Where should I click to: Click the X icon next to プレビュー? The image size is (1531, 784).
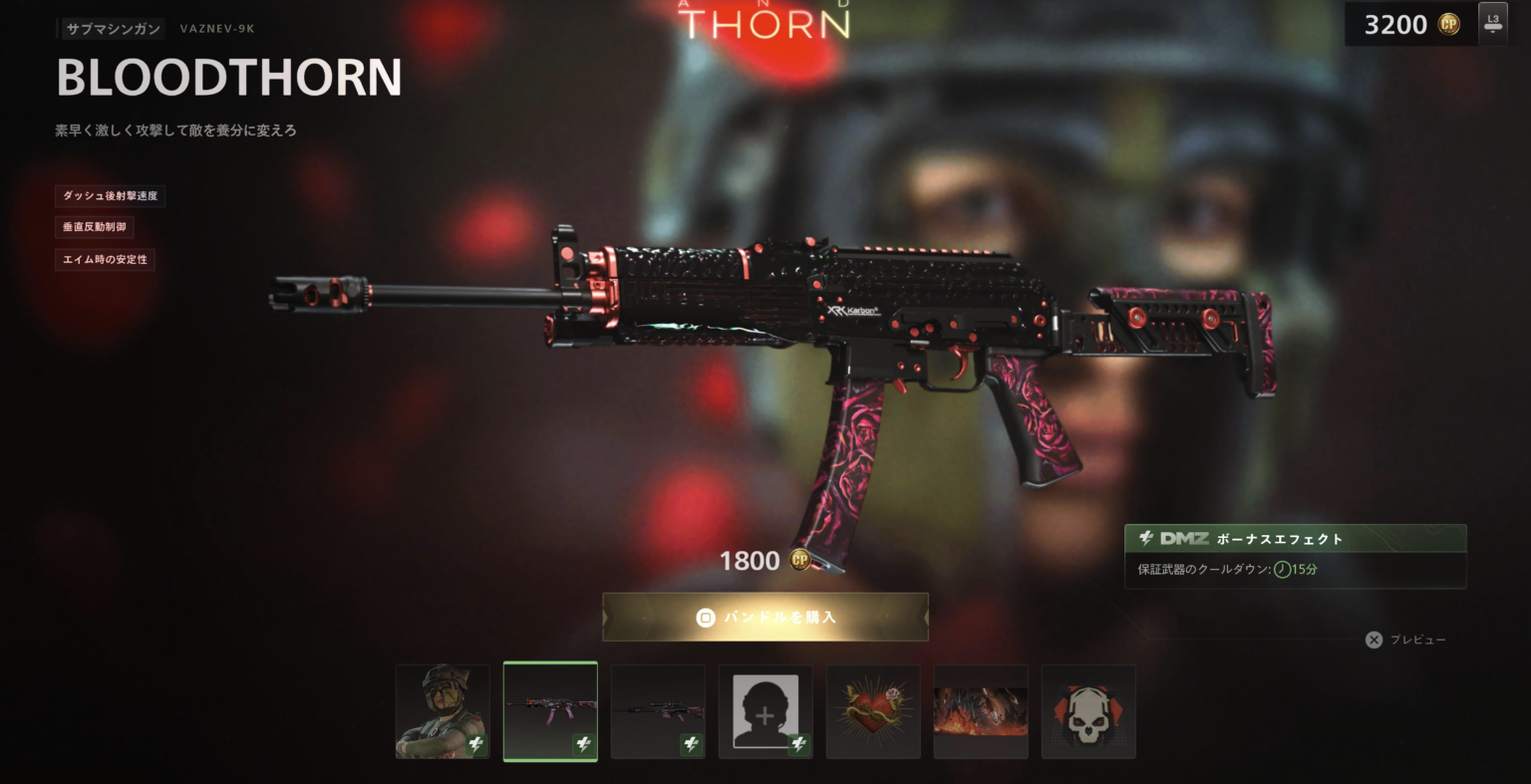[1374, 640]
